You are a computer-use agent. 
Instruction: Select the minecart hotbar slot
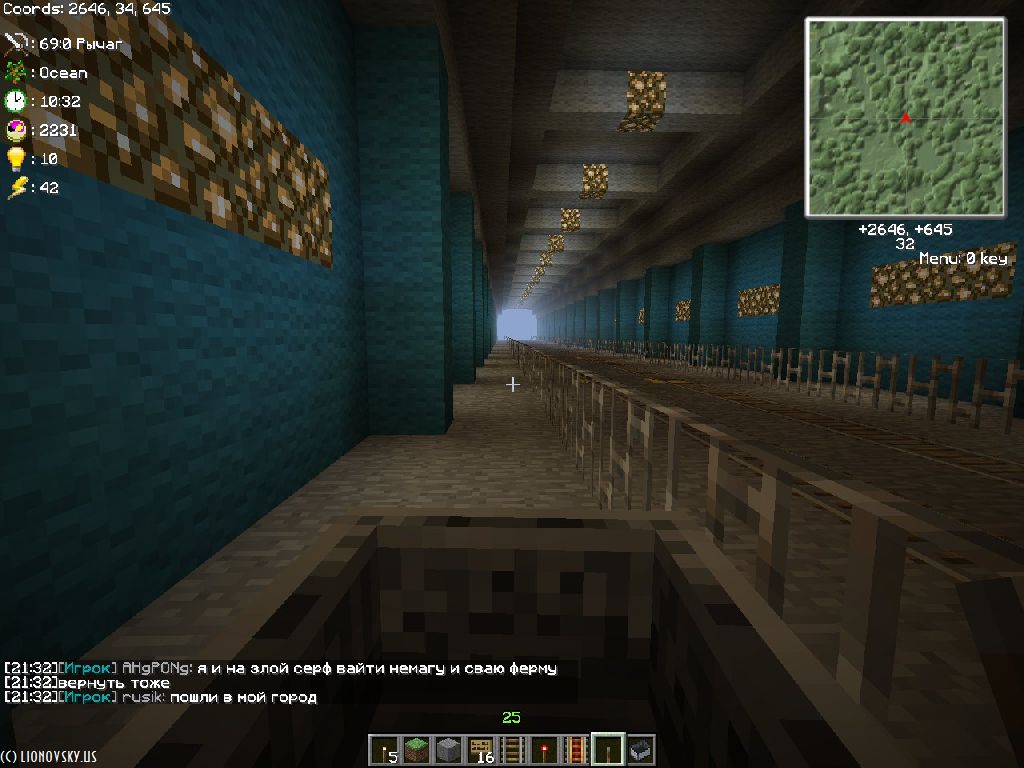click(x=640, y=749)
